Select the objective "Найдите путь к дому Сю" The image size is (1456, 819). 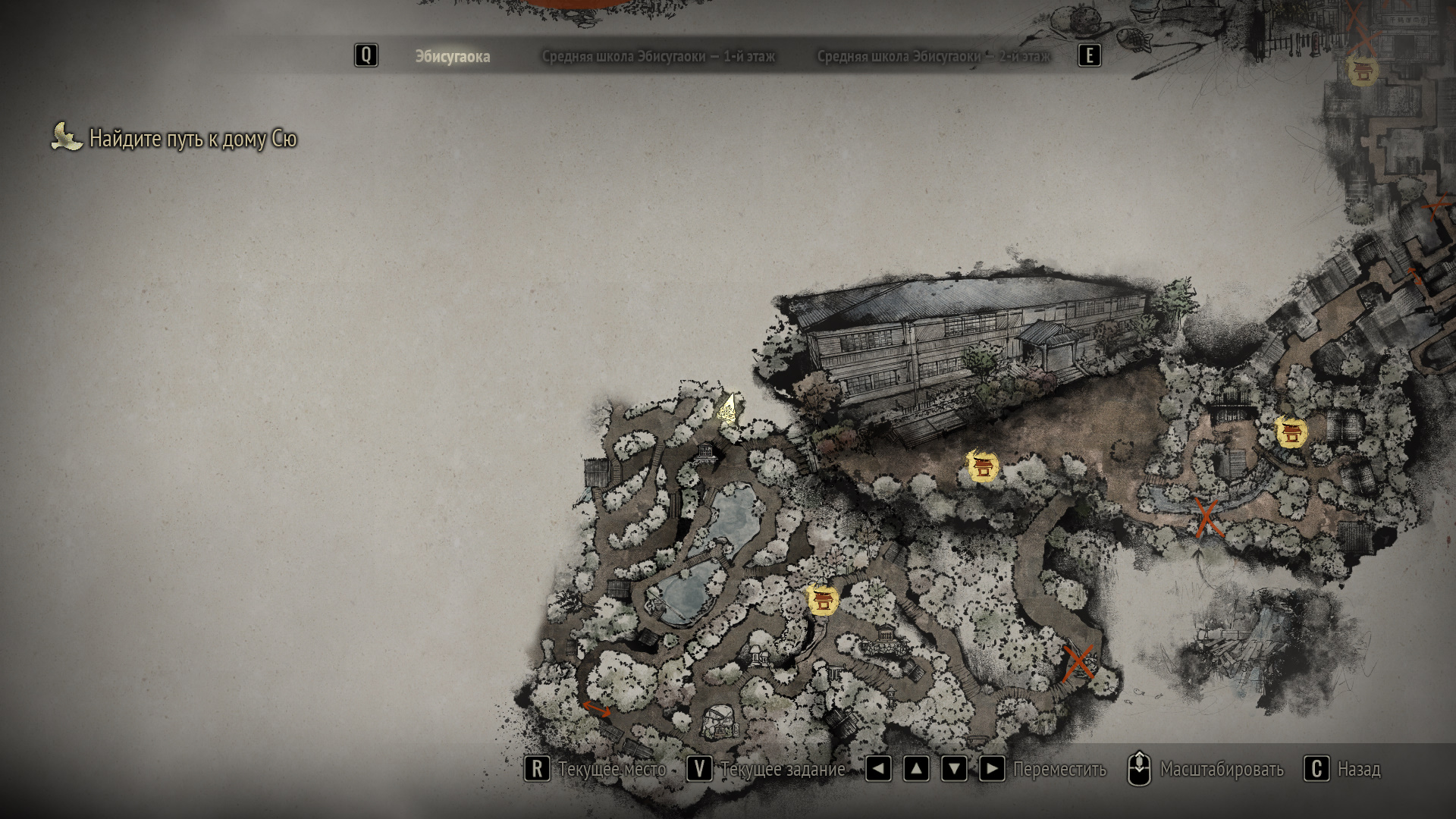tap(193, 139)
